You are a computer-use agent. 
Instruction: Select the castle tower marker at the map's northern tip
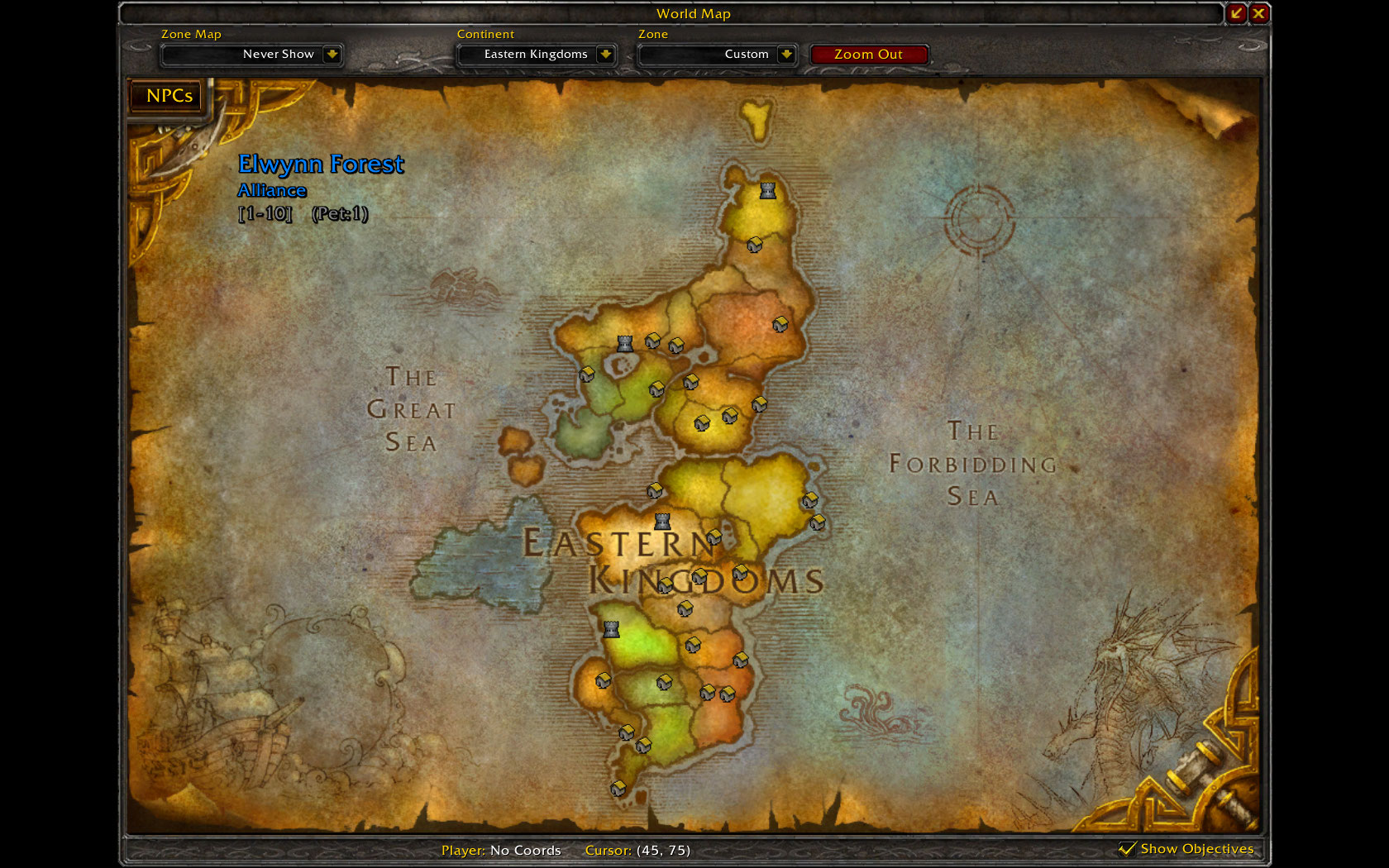768,191
